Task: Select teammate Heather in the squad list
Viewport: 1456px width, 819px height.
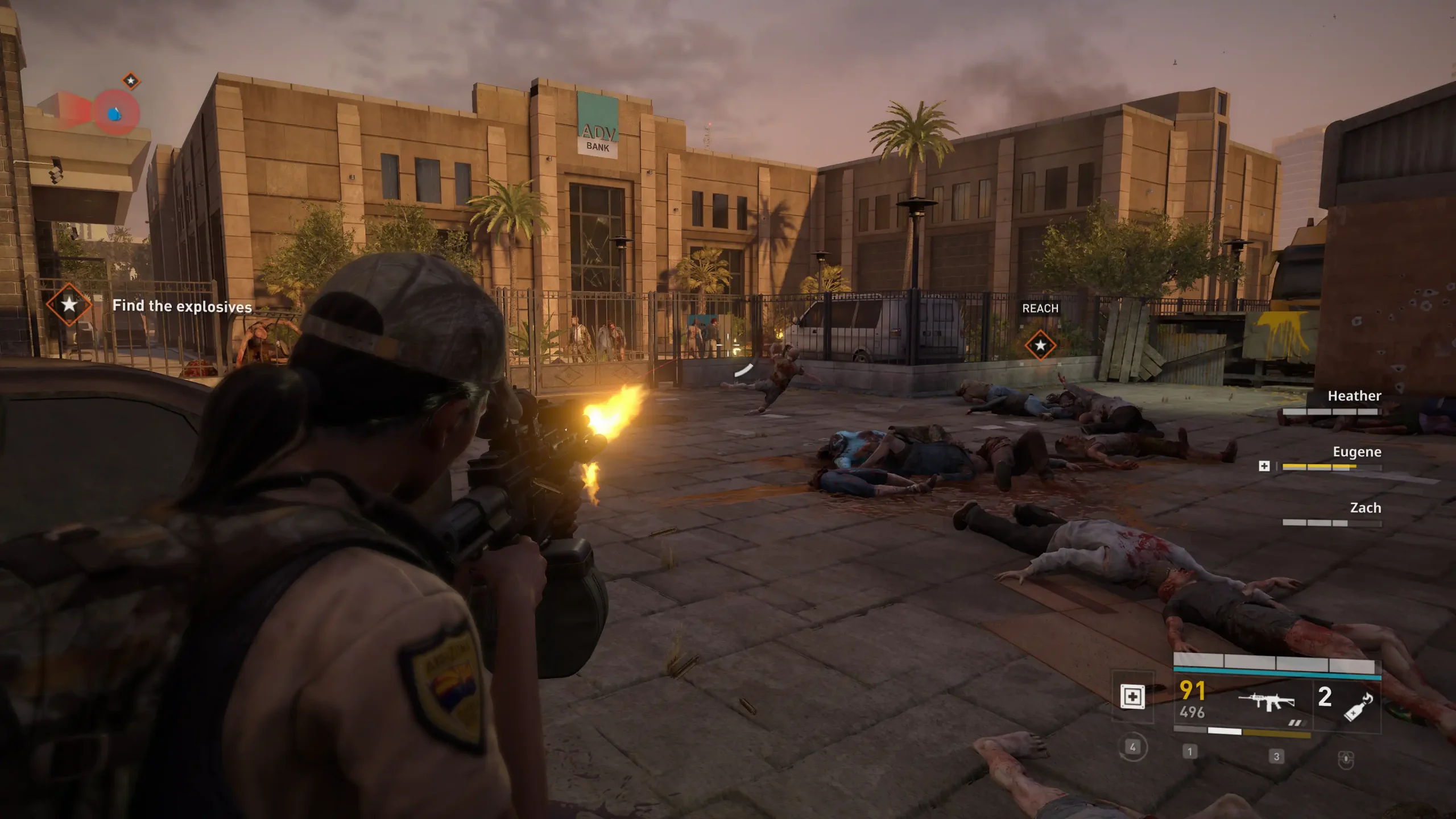Action: 1354,396
